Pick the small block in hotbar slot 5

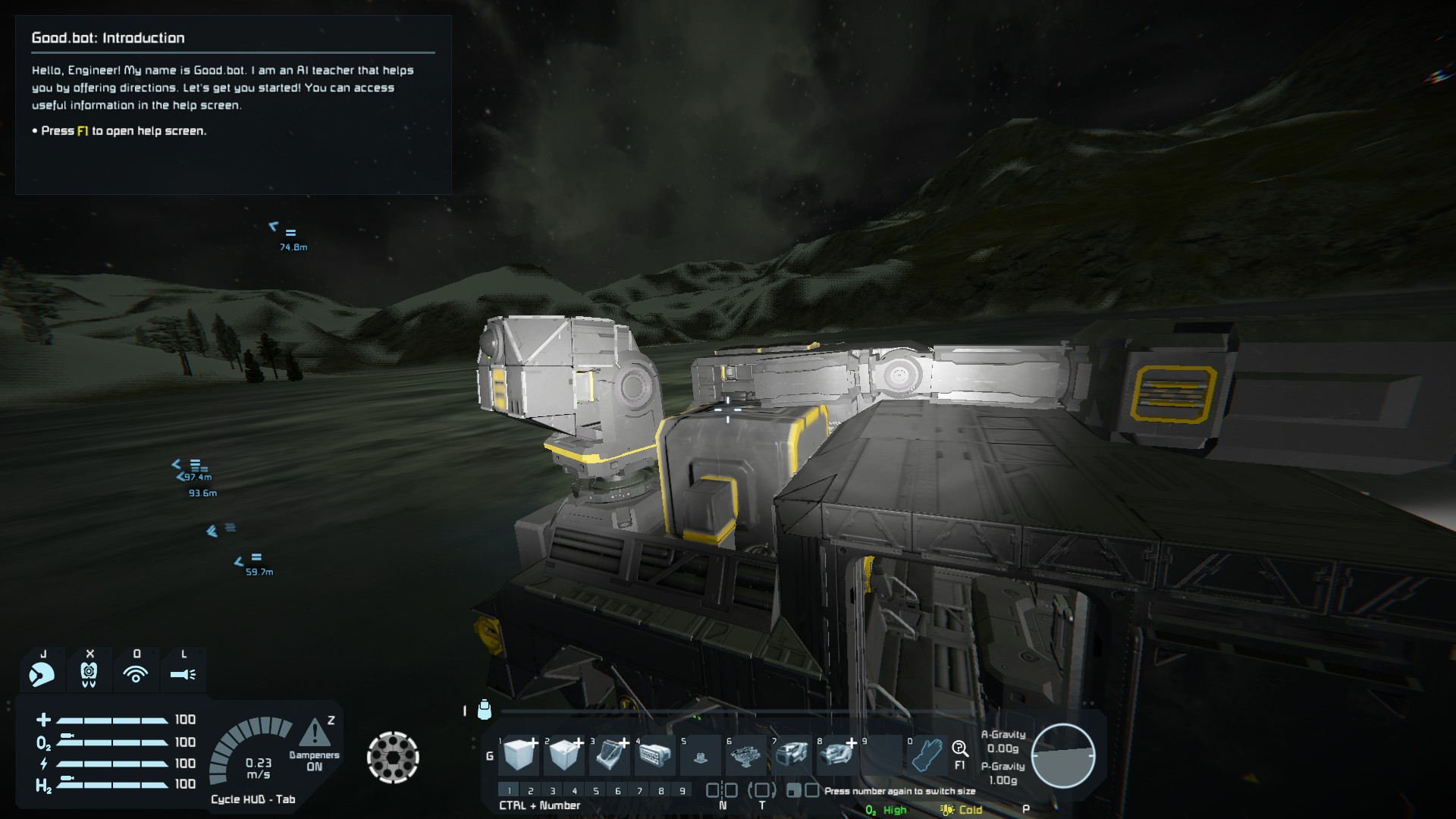pos(700,756)
